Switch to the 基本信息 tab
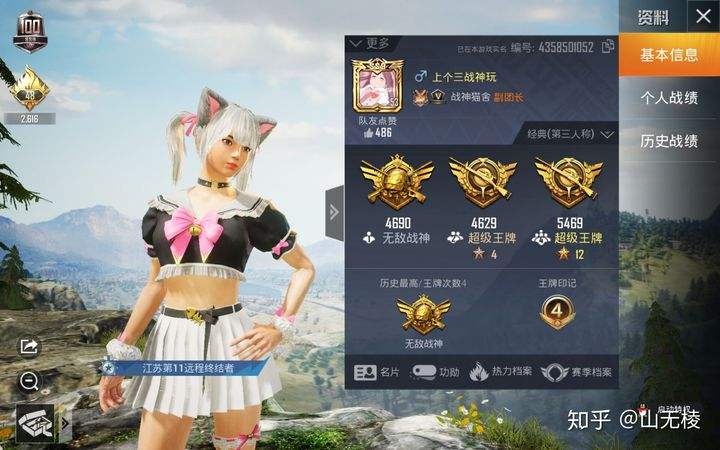Screen dimensions: 720x450 point(668,54)
